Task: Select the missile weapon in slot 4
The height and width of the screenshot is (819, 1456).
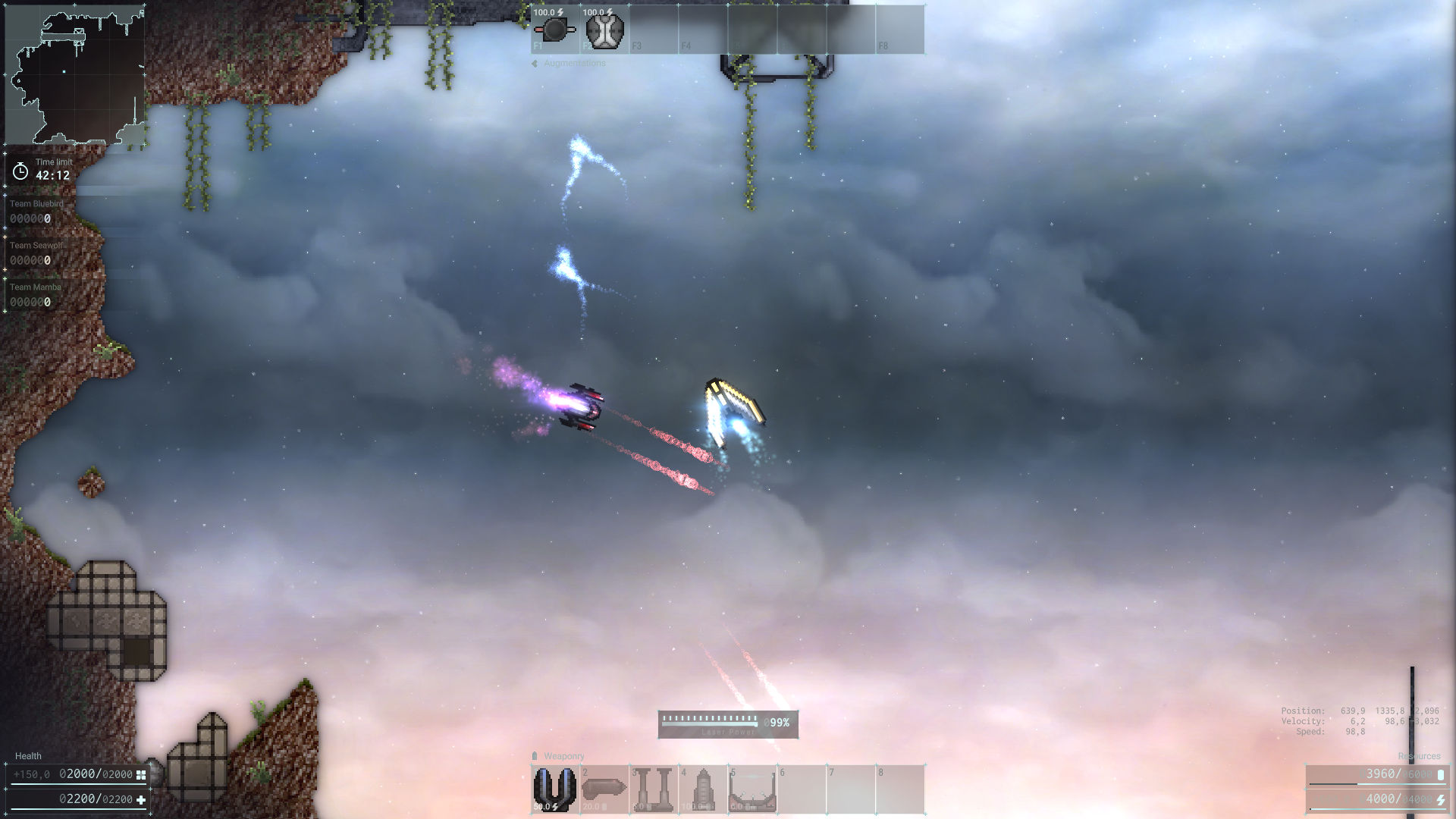Action: [x=702, y=789]
